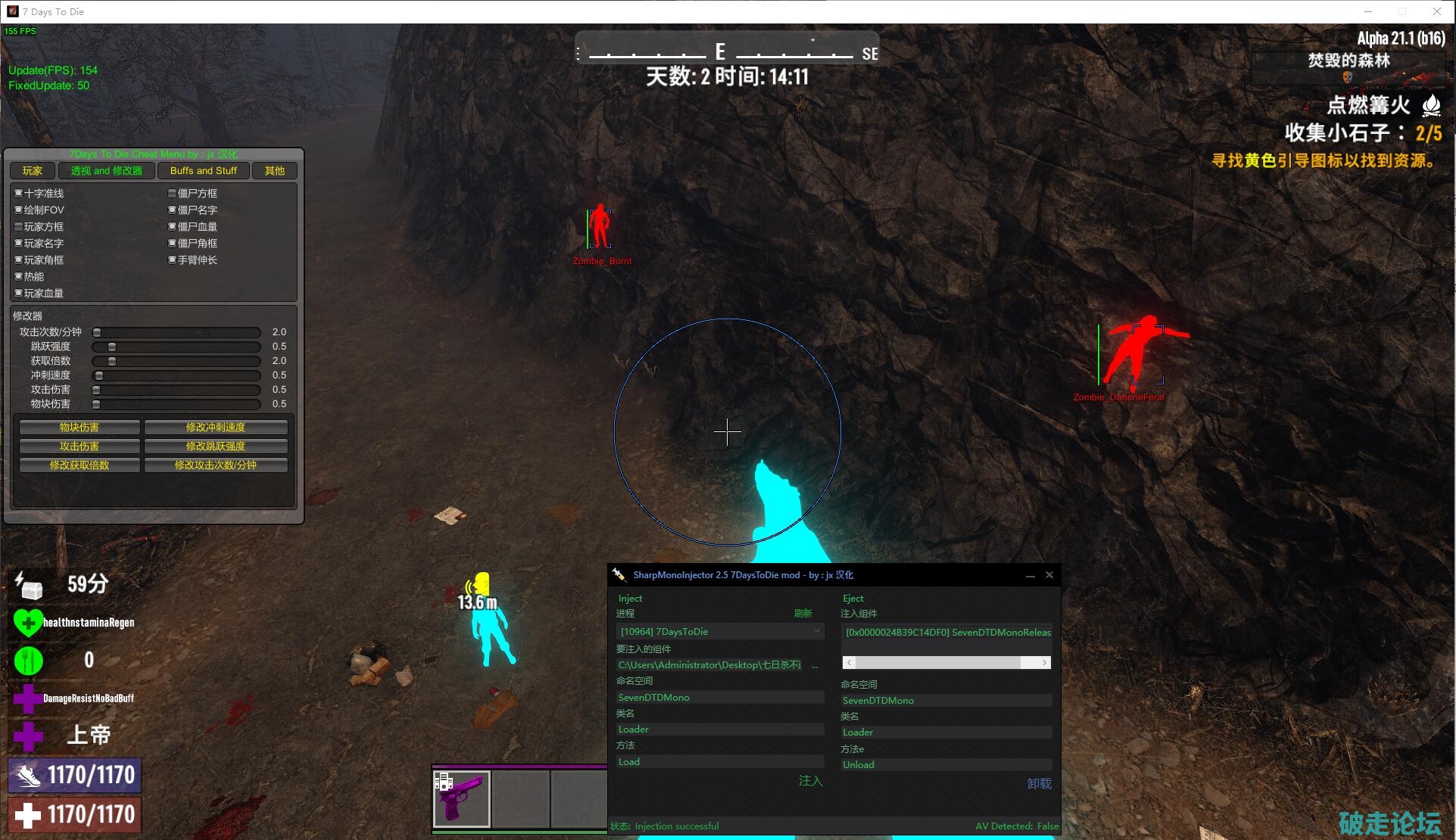Activate the 修改获取倍数 button
The width and height of the screenshot is (1456, 840).
click(80, 465)
